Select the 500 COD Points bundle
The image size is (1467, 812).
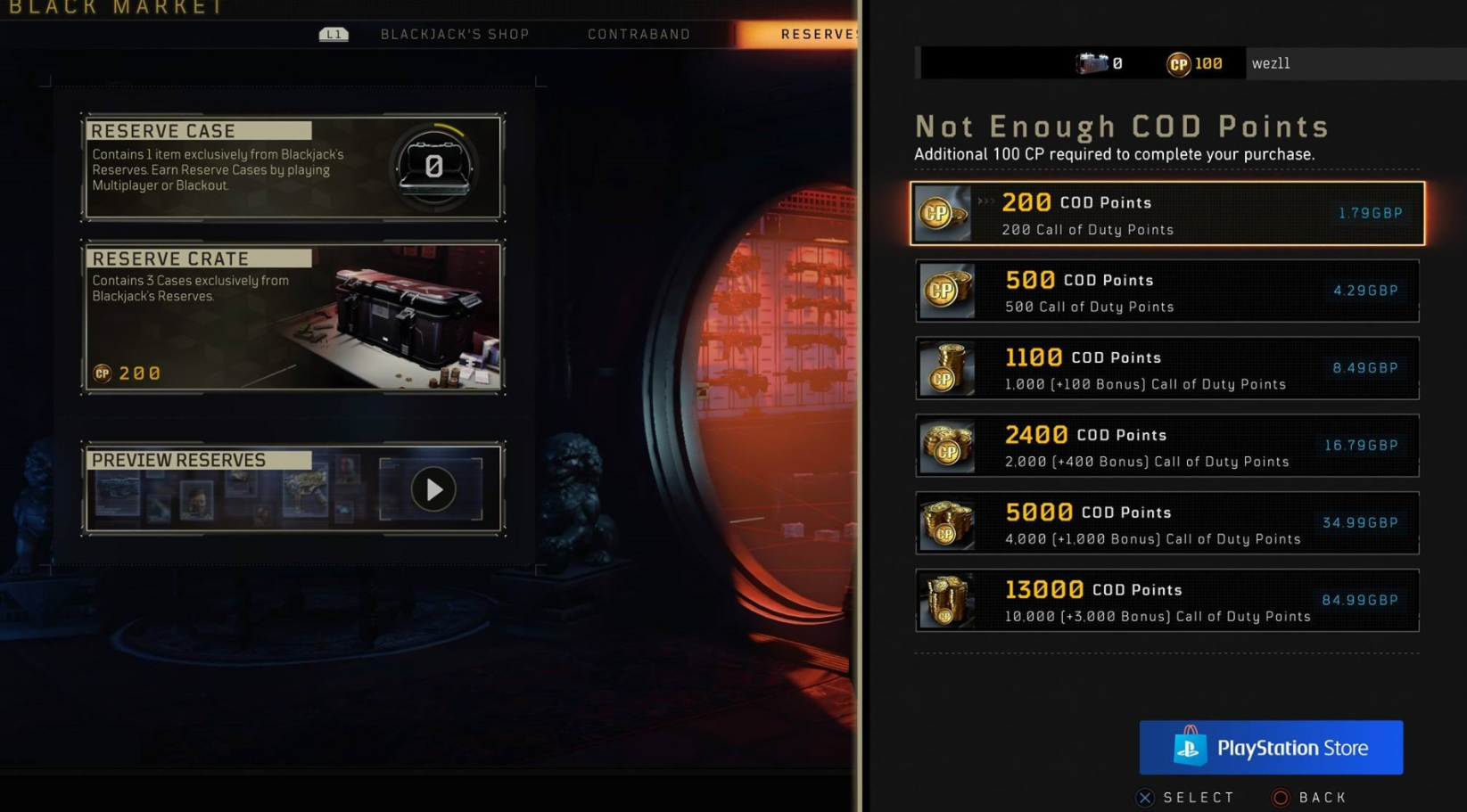[x=1166, y=291]
